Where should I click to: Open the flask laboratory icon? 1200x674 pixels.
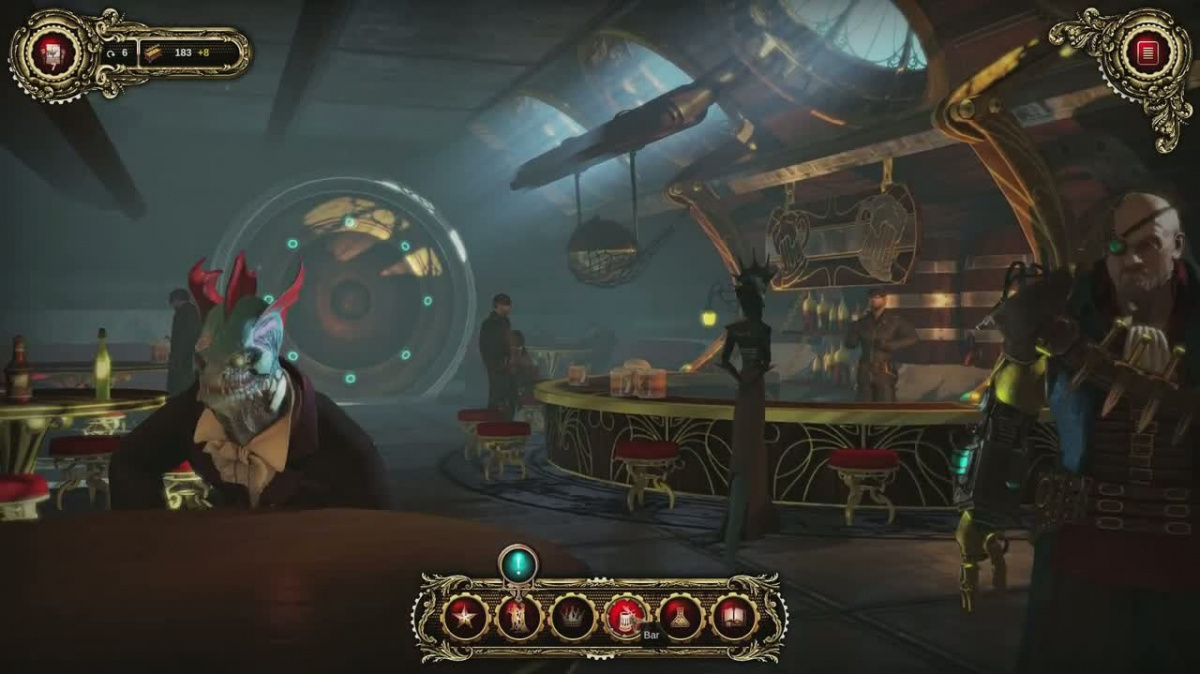[680, 618]
